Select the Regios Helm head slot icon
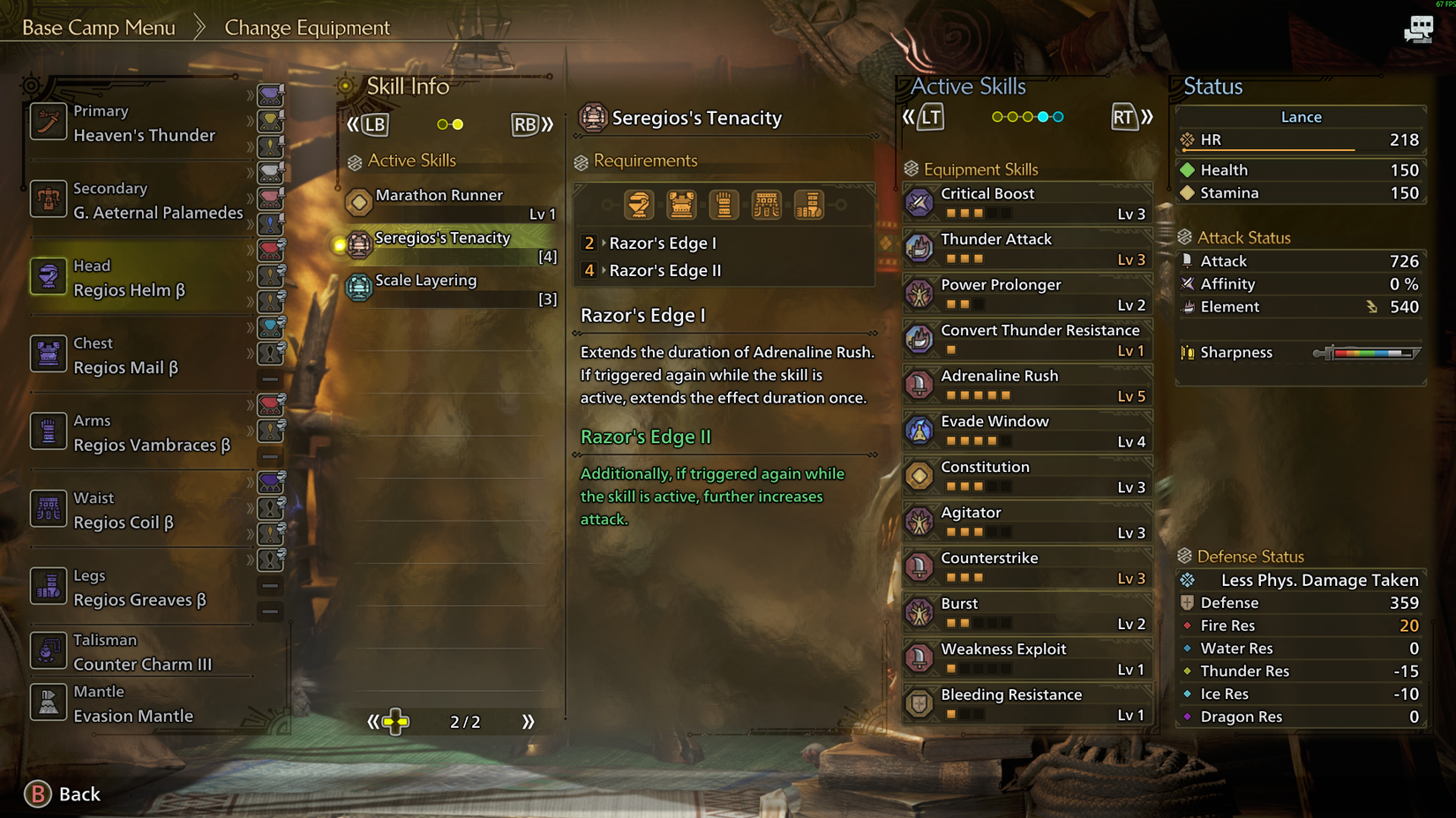 click(49, 275)
